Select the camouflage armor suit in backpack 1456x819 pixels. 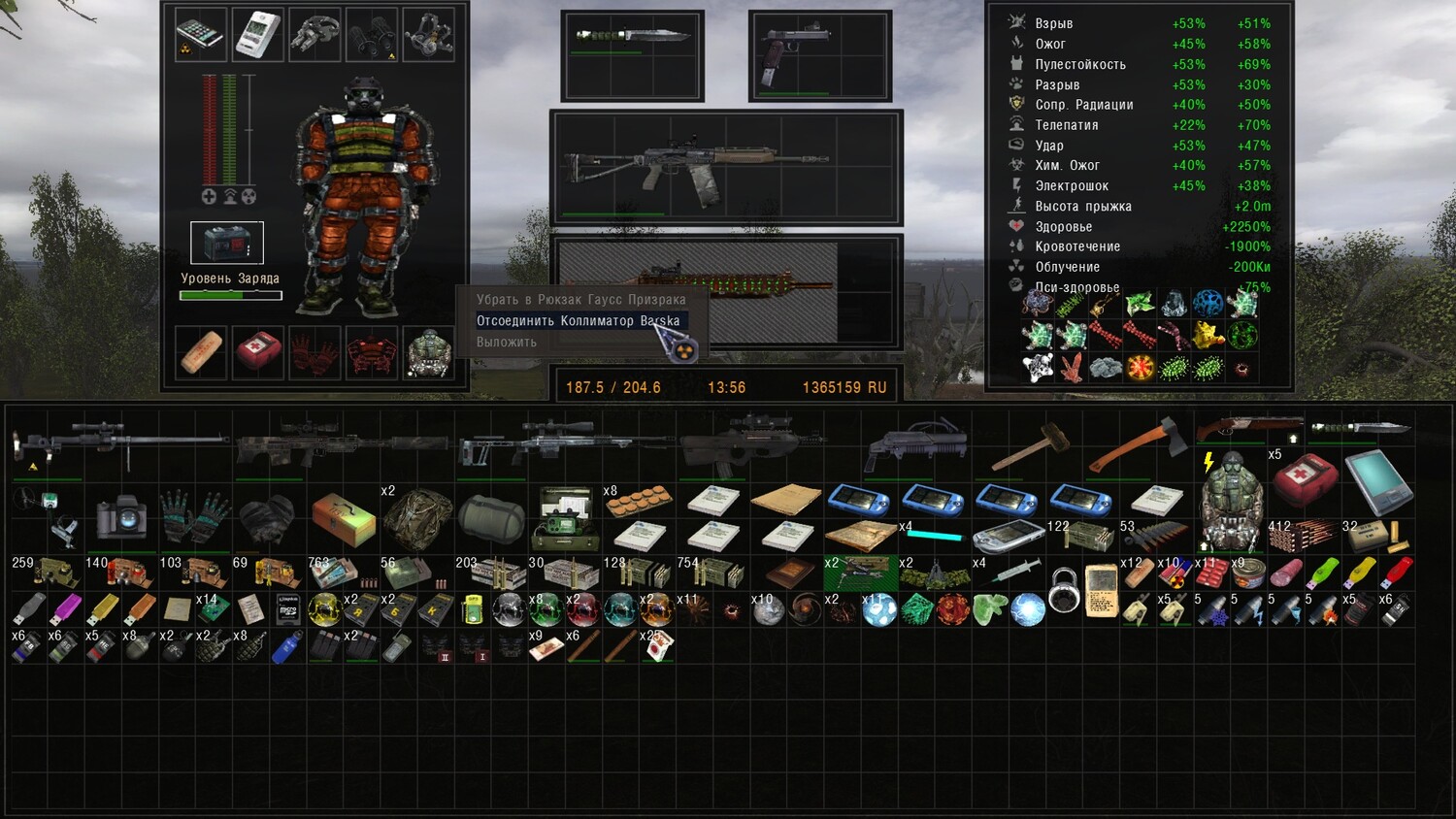point(417,518)
